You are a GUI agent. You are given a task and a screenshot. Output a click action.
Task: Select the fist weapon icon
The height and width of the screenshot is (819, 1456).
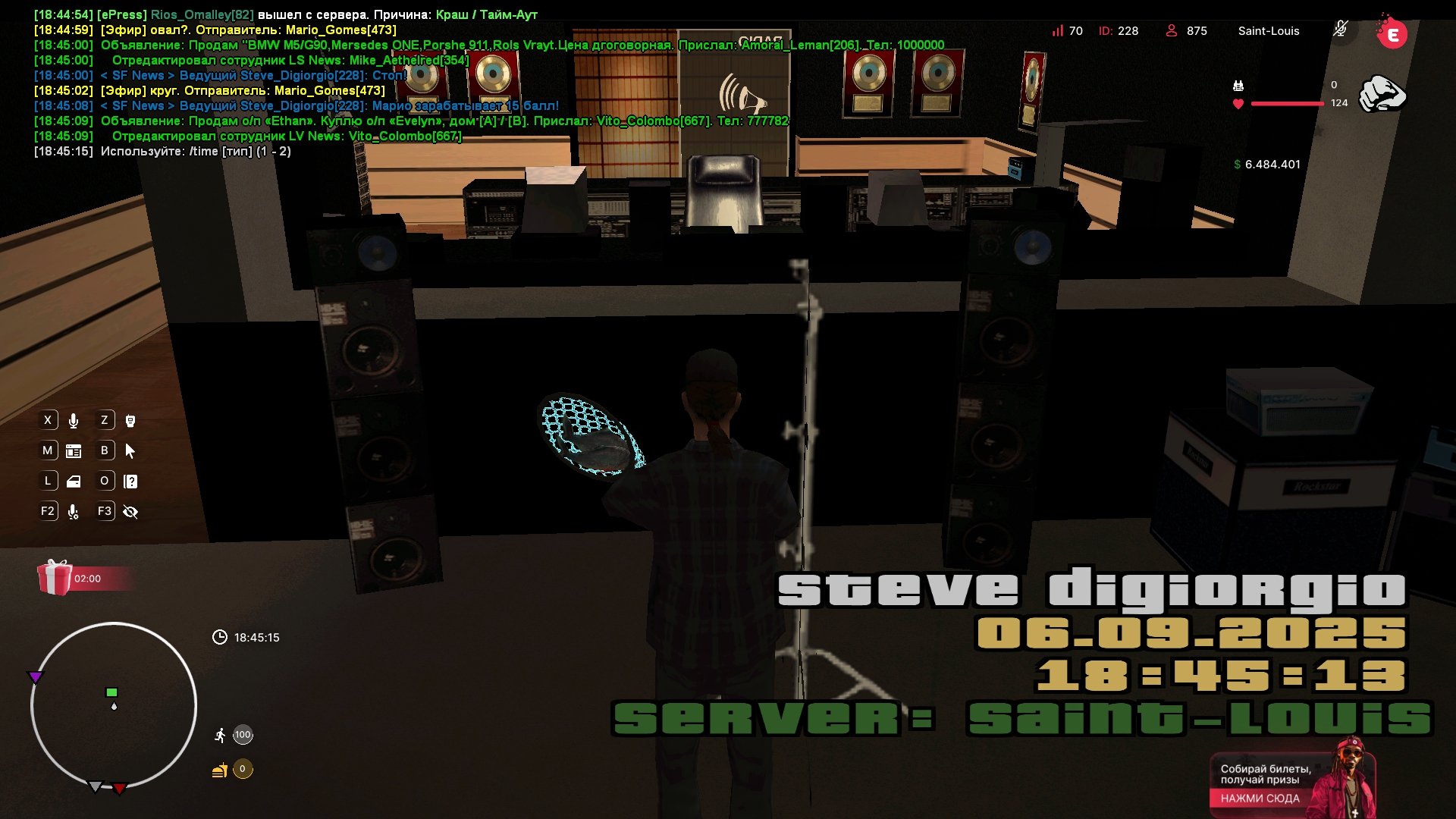[1382, 94]
